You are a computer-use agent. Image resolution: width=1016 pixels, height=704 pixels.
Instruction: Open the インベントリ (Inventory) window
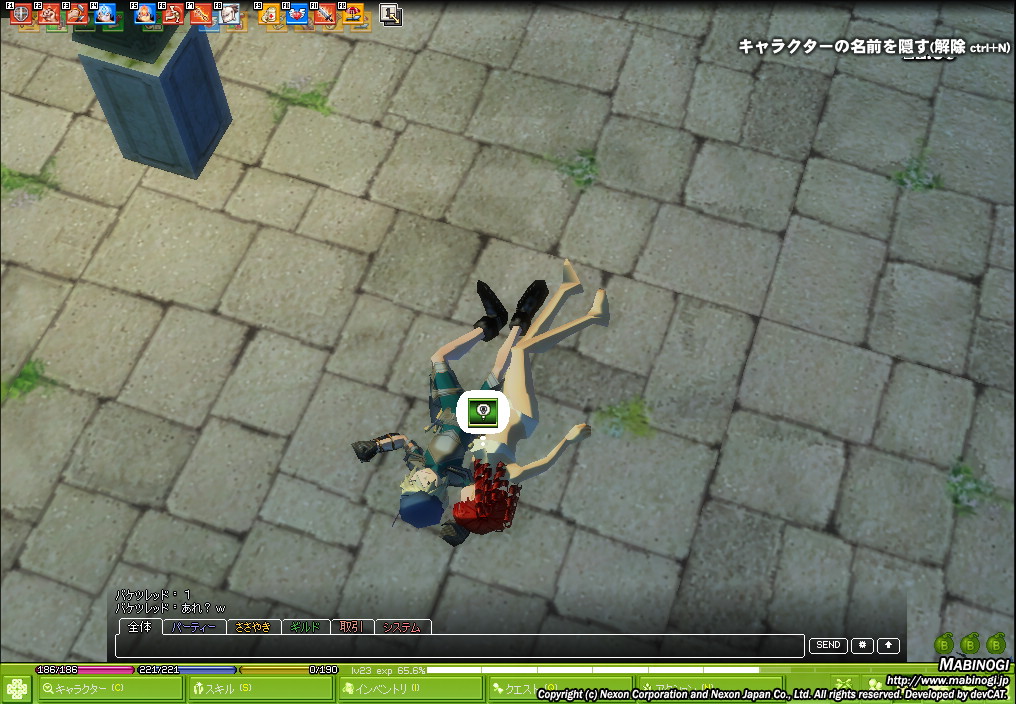pos(409,688)
